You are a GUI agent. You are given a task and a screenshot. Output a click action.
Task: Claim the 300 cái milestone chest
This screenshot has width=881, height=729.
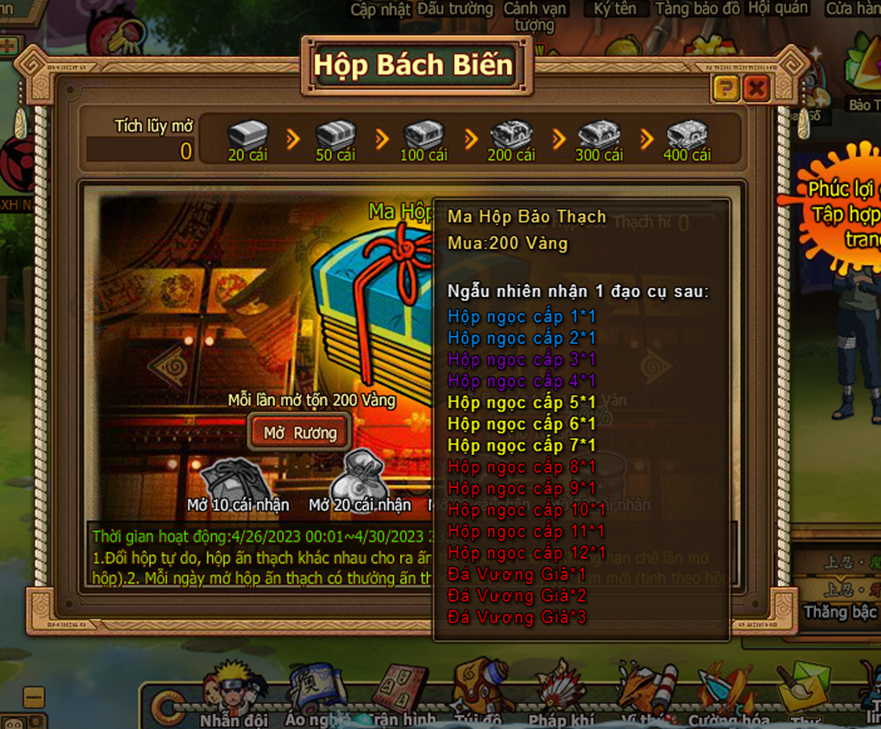click(599, 136)
